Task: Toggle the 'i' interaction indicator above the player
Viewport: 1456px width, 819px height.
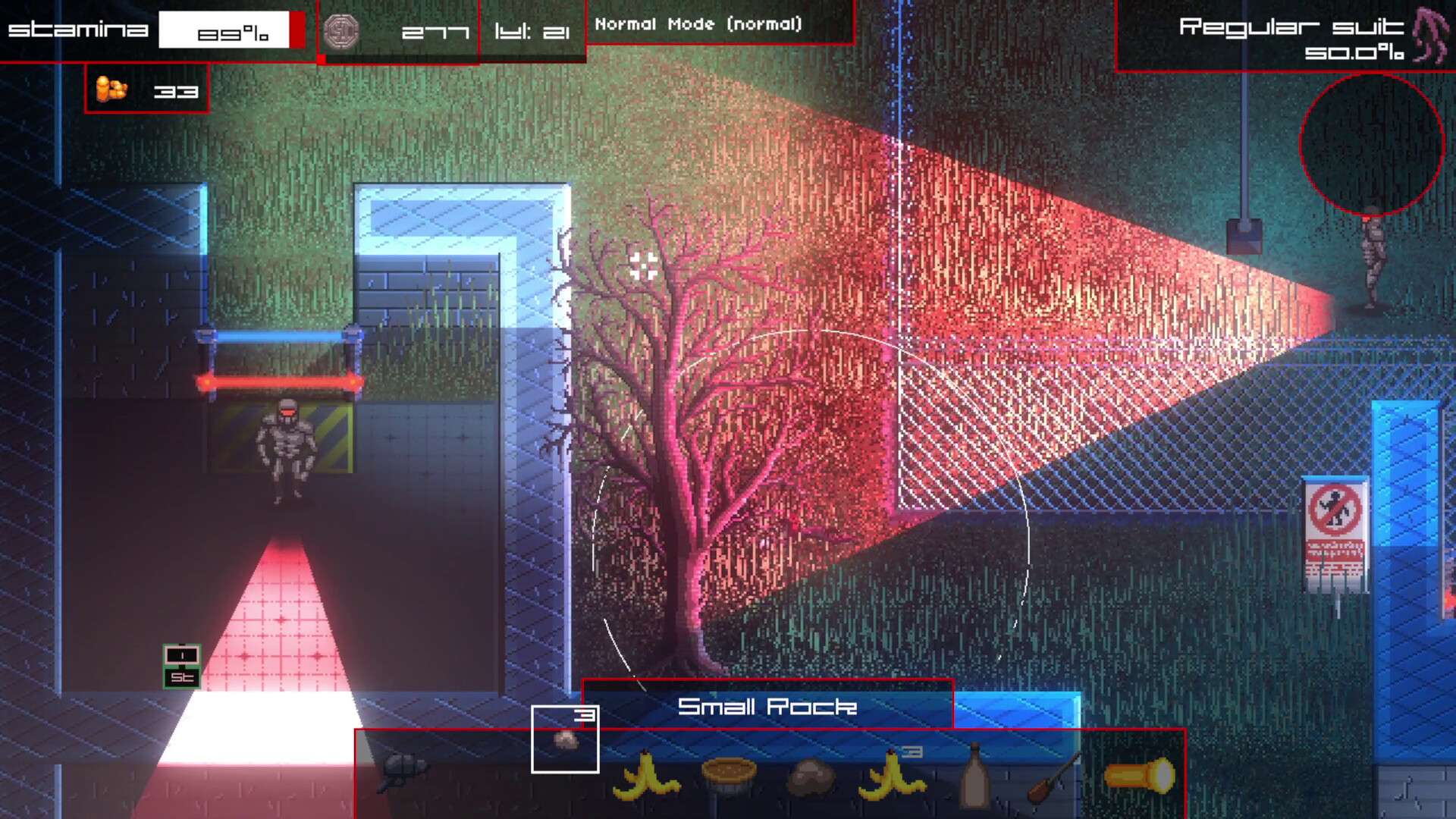Action: coord(180,654)
